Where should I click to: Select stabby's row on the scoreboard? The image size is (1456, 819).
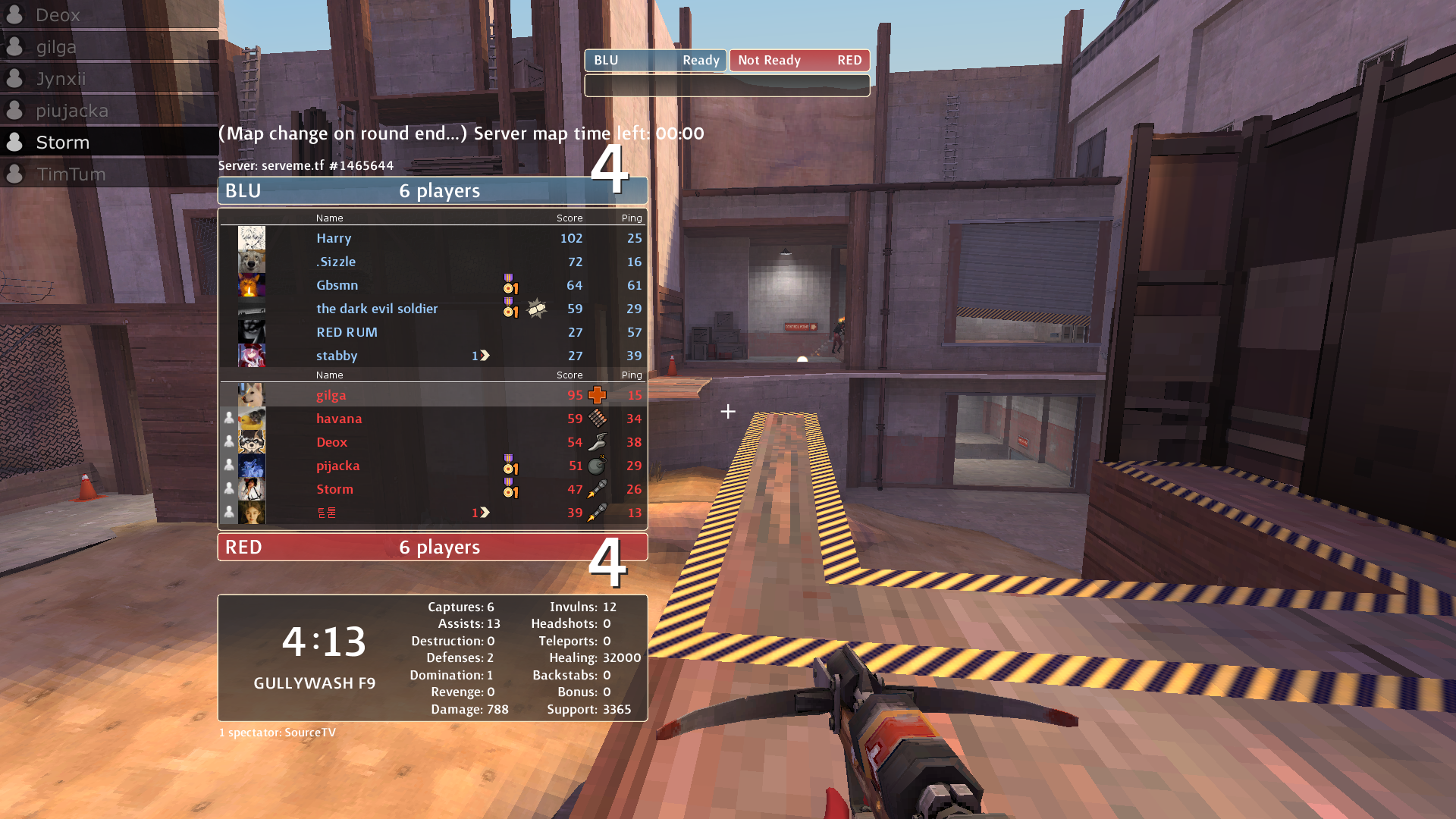pyautogui.click(x=432, y=356)
